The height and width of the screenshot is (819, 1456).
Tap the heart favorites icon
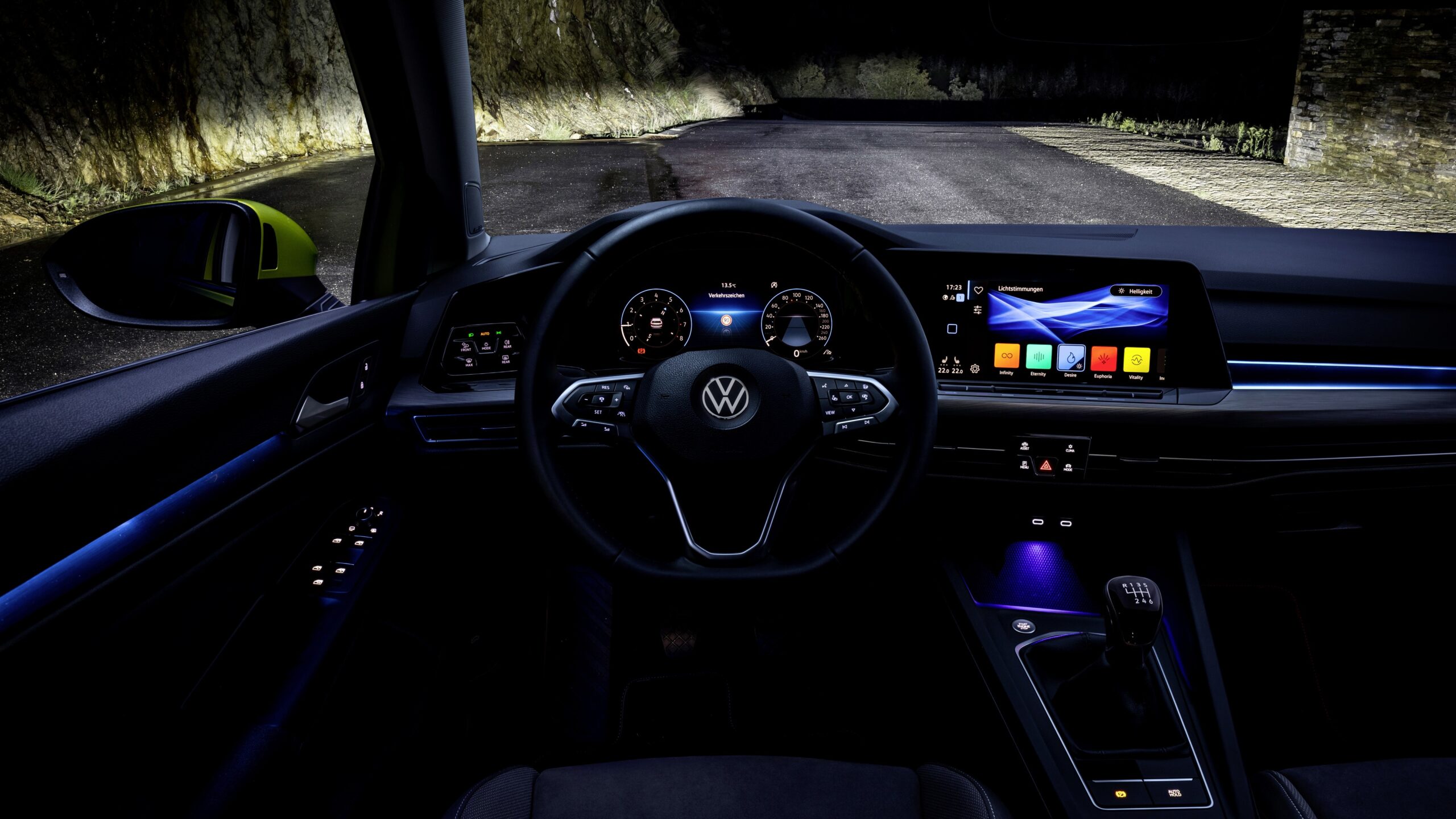click(978, 290)
